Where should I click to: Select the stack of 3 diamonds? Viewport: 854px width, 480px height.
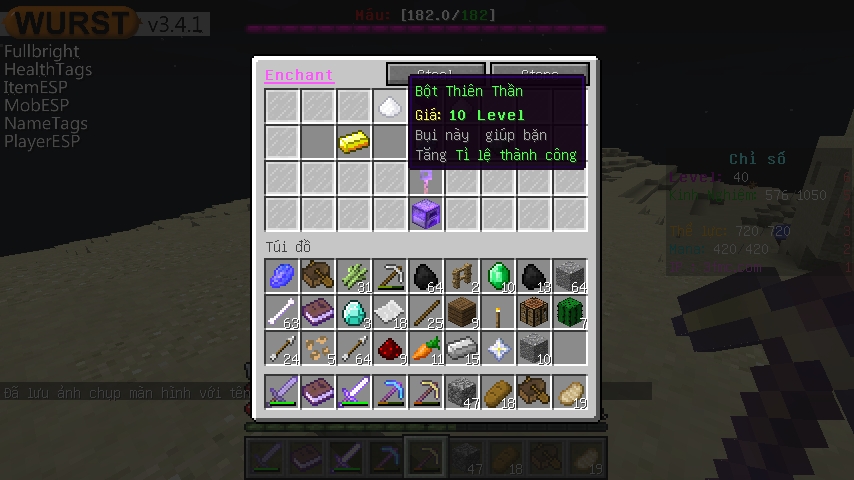click(x=354, y=312)
